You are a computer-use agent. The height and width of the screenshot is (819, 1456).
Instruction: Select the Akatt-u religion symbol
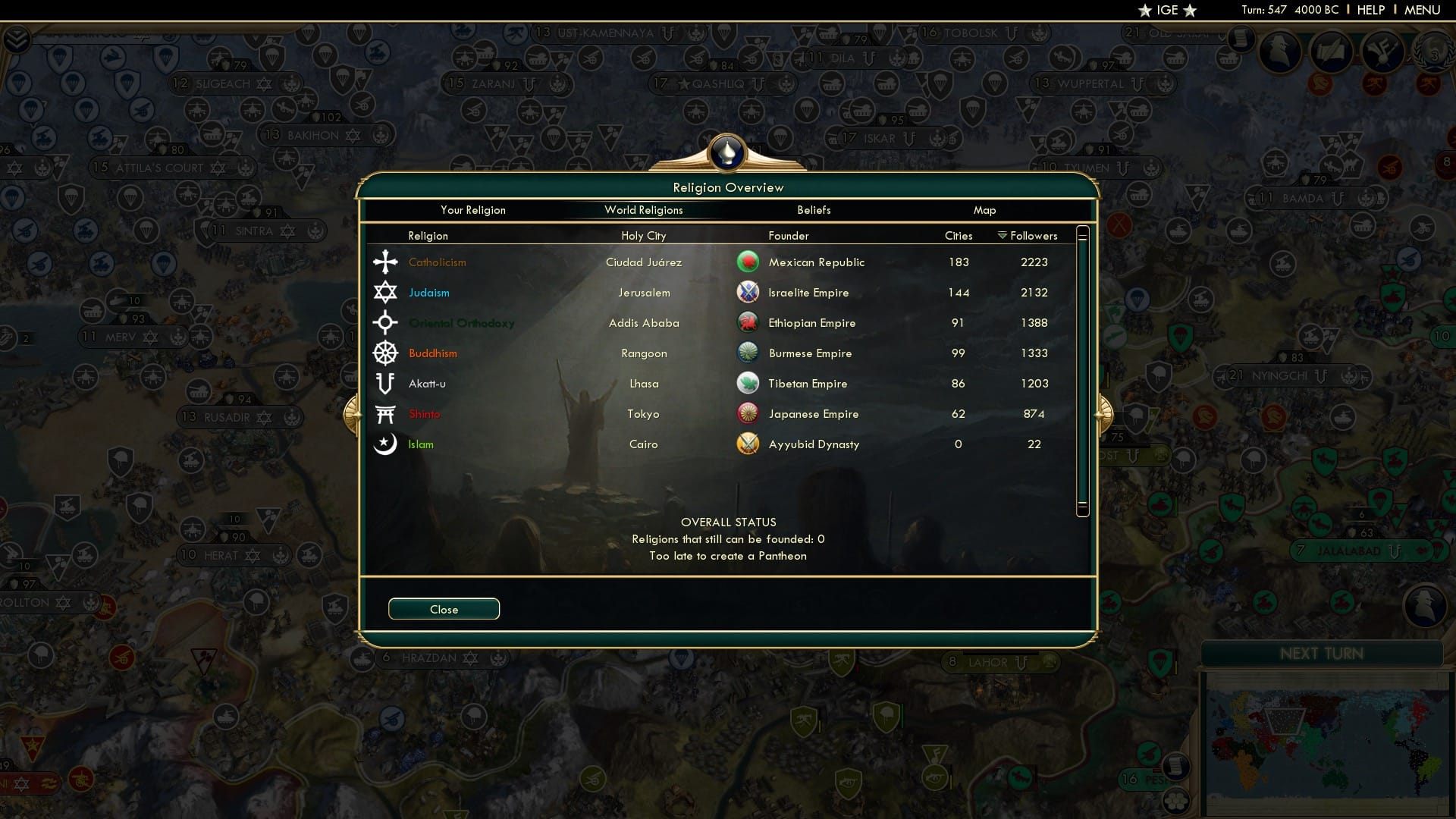point(385,383)
